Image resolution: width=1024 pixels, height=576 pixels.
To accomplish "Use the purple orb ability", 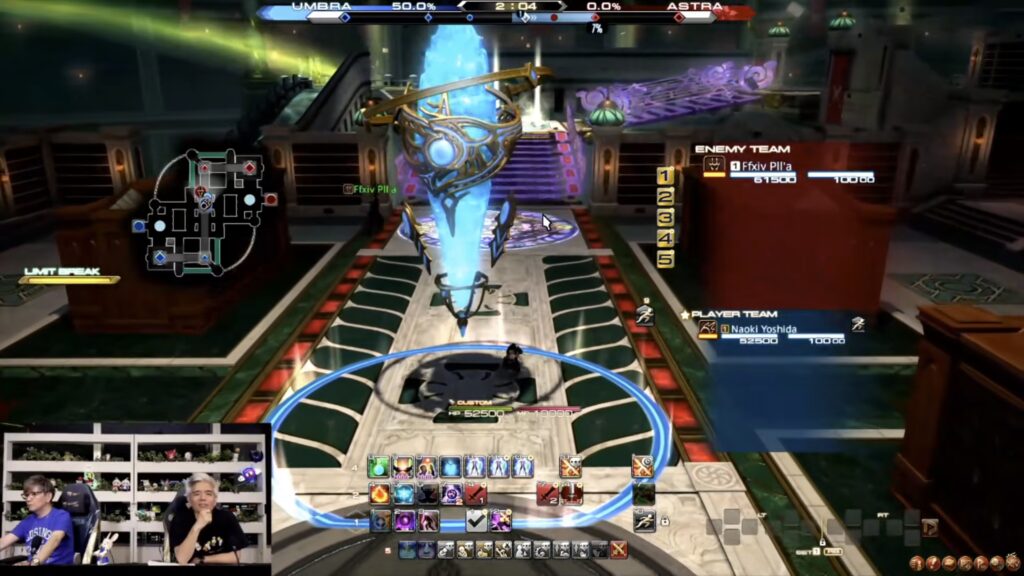I will [x=404, y=520].
